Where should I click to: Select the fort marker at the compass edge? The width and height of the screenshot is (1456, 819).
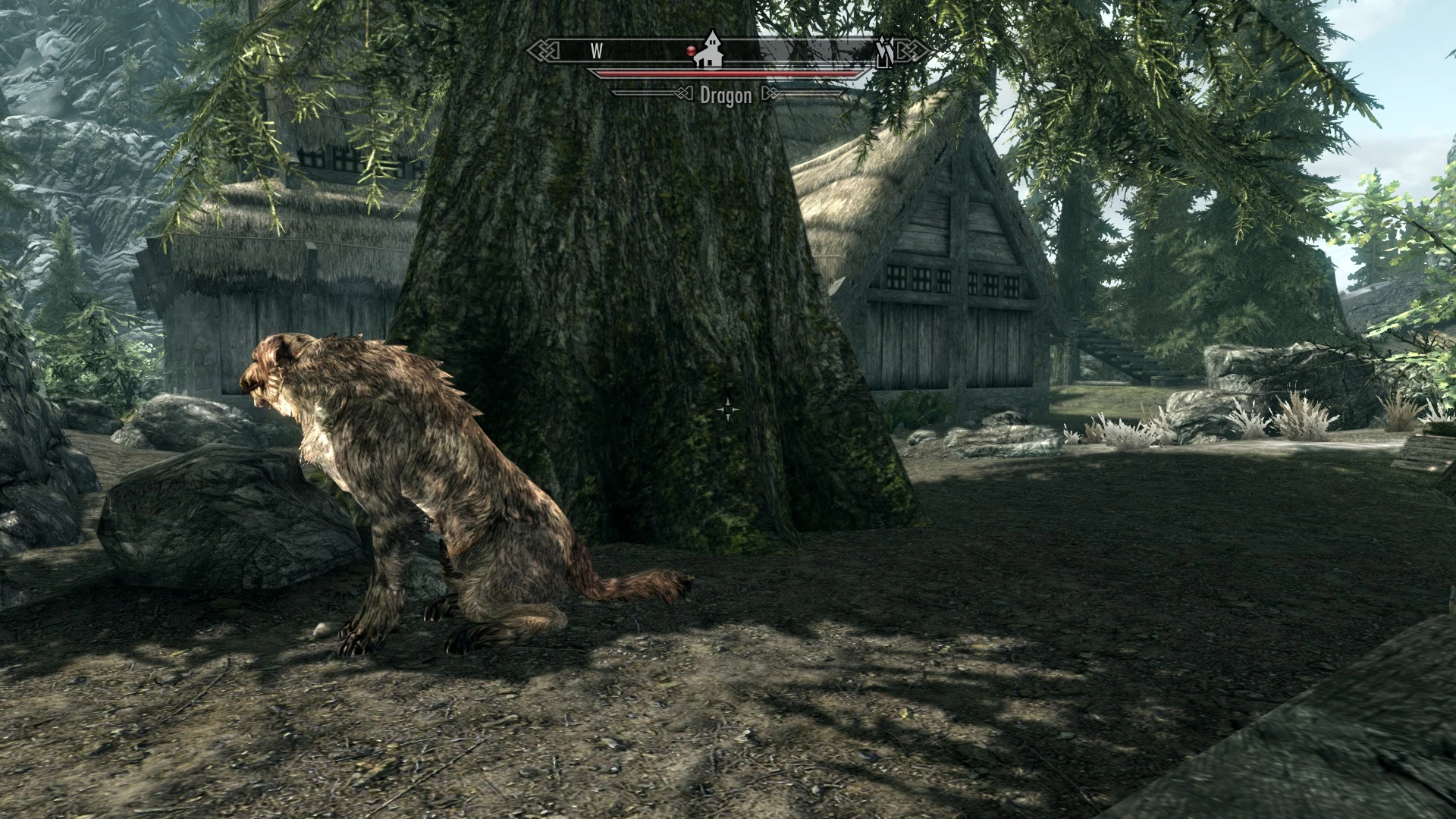click(x=884, y=52)
